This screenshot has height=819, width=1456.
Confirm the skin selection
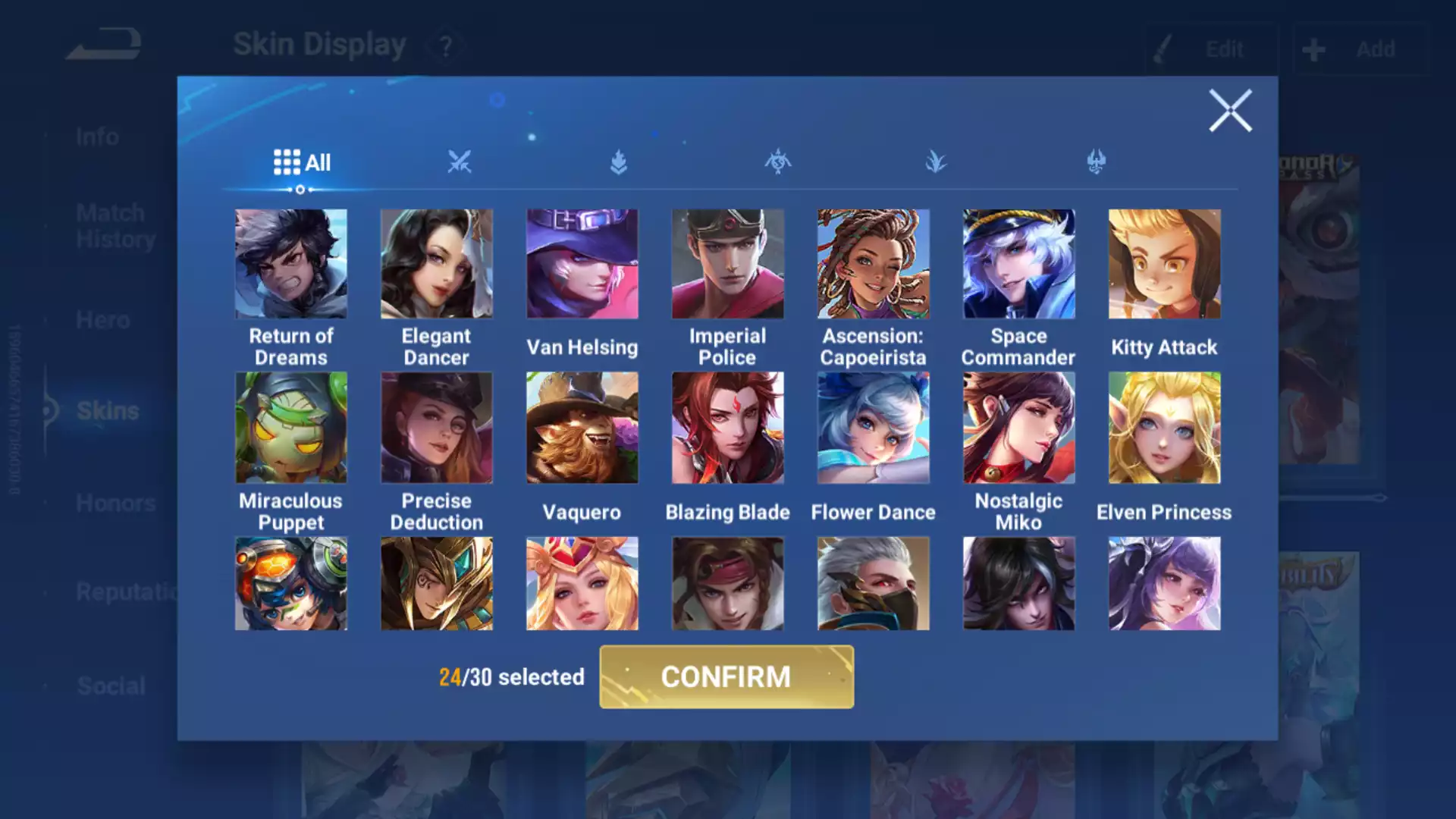tap(726, 676)
